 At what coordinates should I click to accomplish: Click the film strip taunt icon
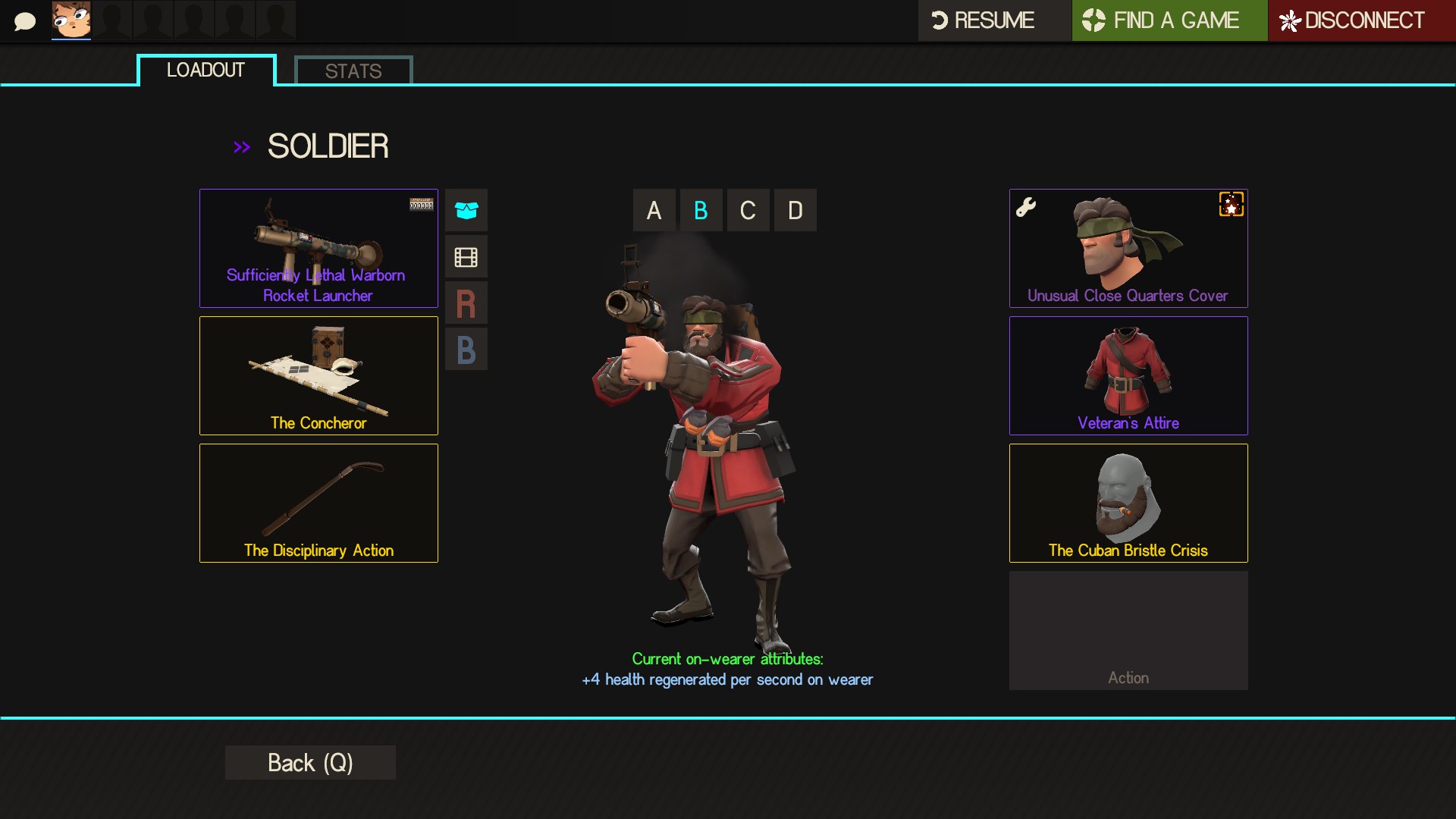[466, 257]
